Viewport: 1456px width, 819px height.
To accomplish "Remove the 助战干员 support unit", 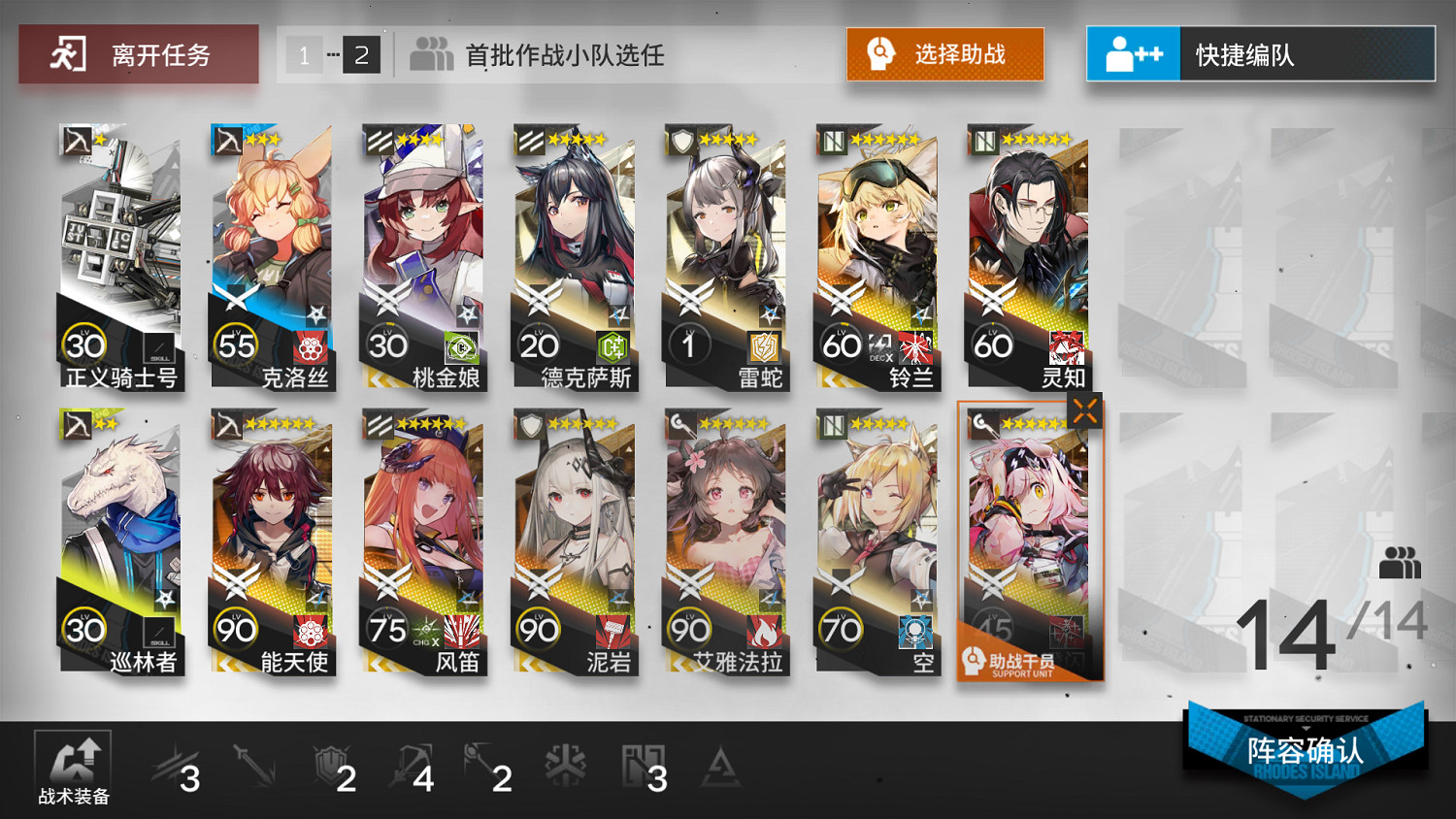I will 1085,410.
